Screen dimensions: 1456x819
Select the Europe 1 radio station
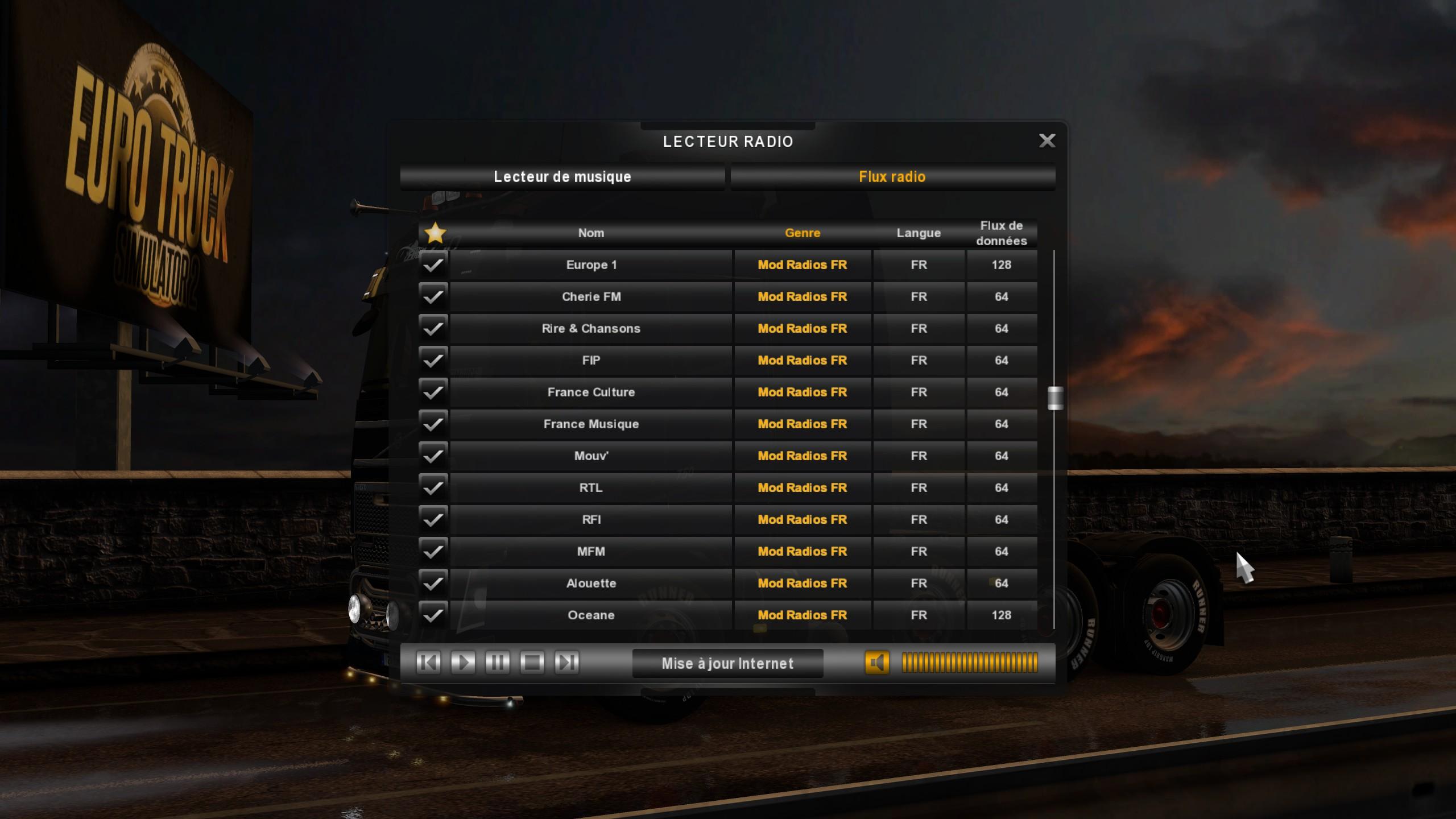click(x=591, y=265)
